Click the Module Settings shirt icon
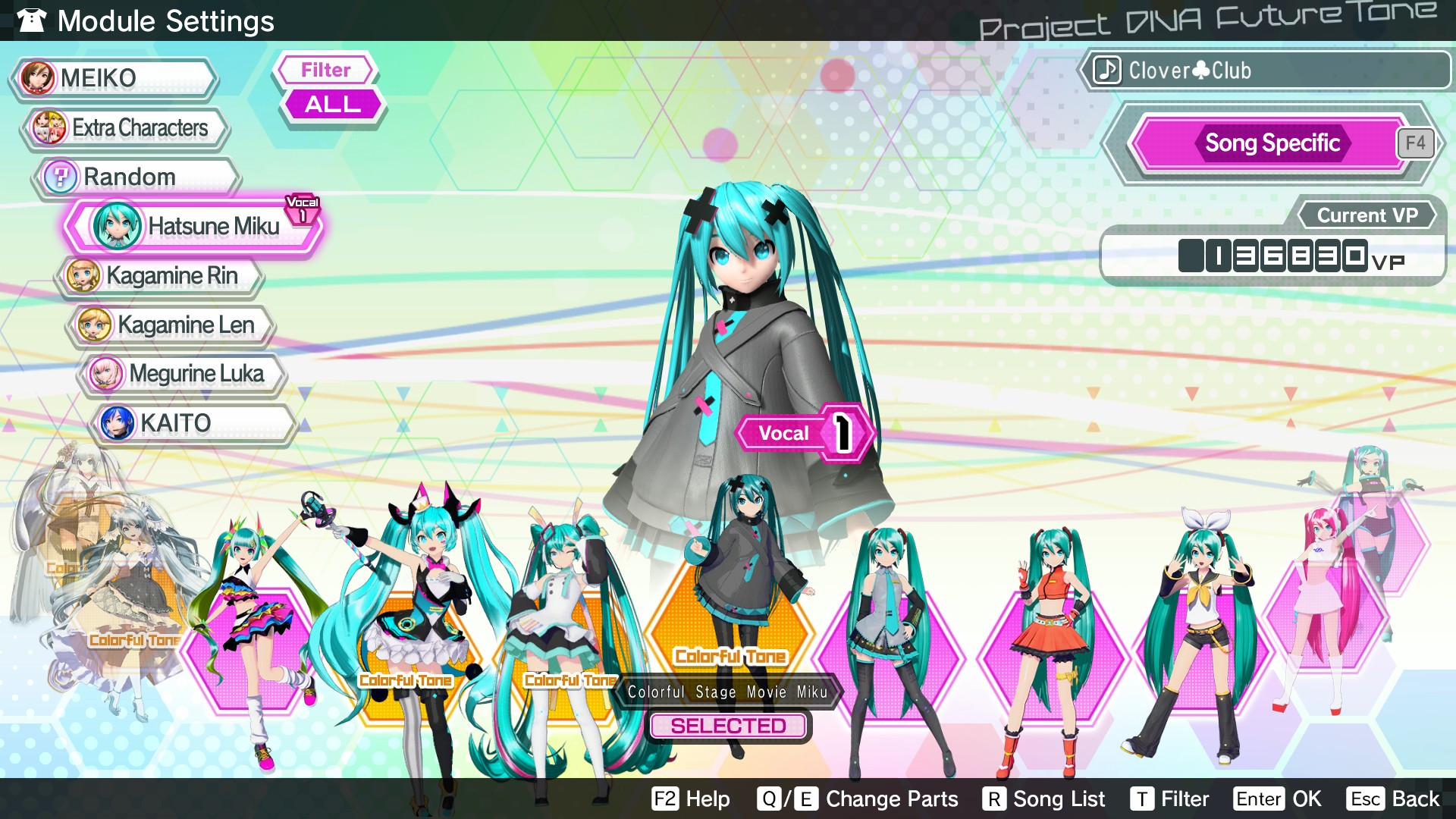Screen dimensions: 1456x819 [30, 20]
